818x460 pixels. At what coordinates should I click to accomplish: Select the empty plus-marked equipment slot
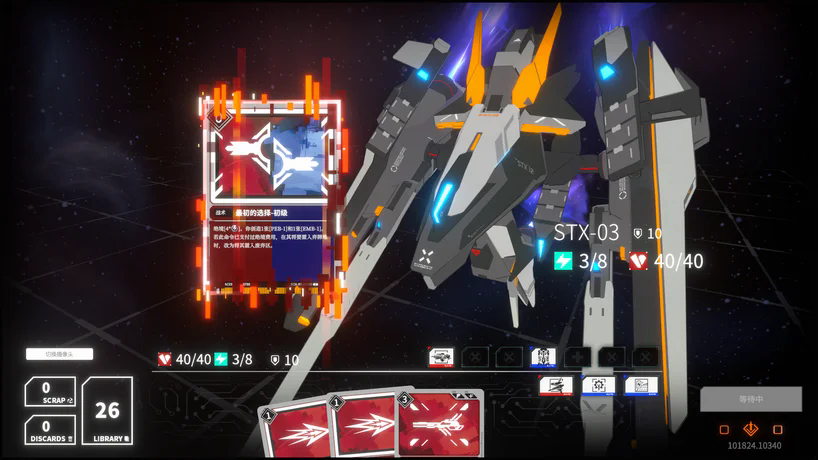pos(577,357)
